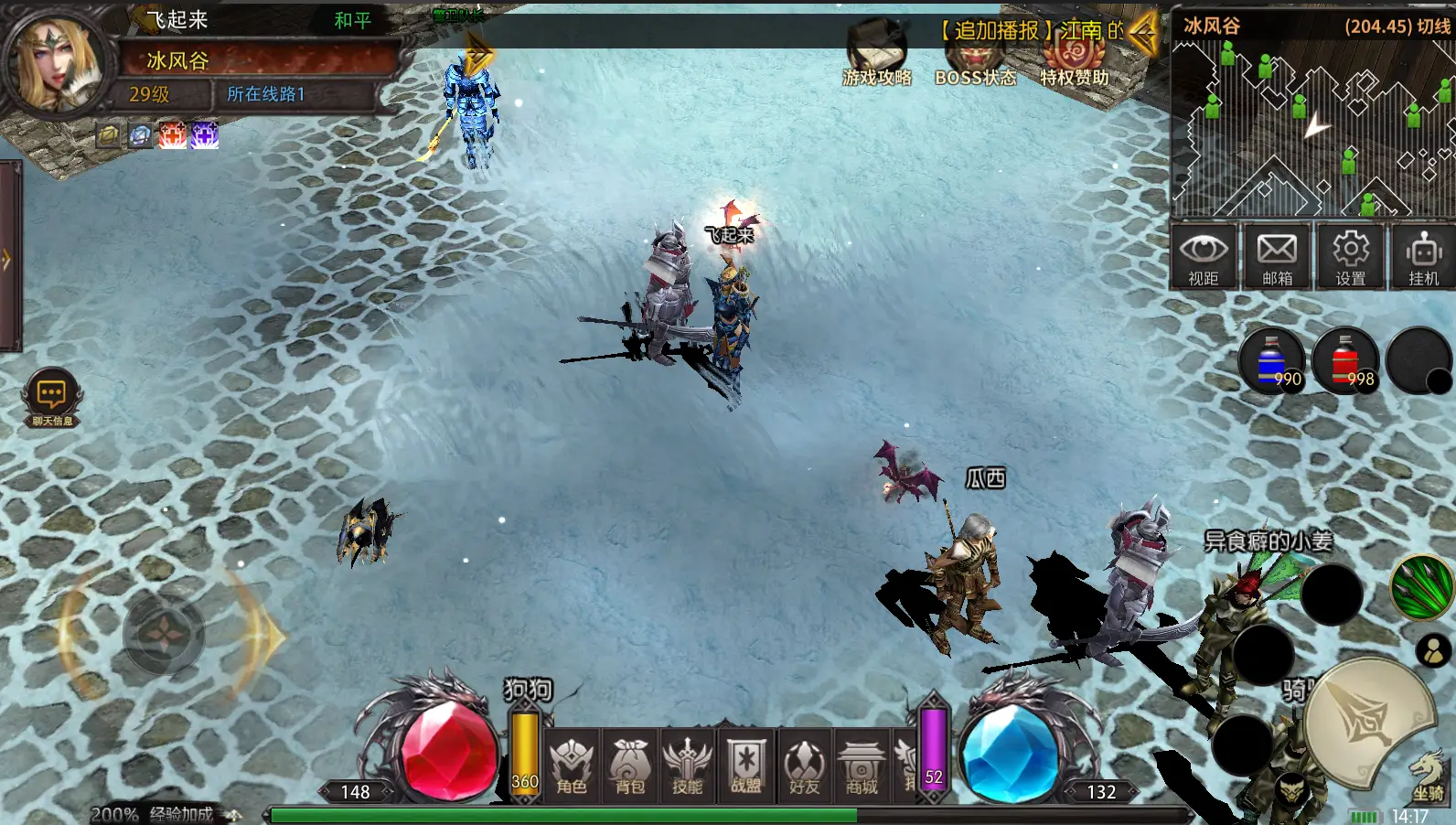
Task: Check the BOSS状态 boss status
Action: point(975,60)
